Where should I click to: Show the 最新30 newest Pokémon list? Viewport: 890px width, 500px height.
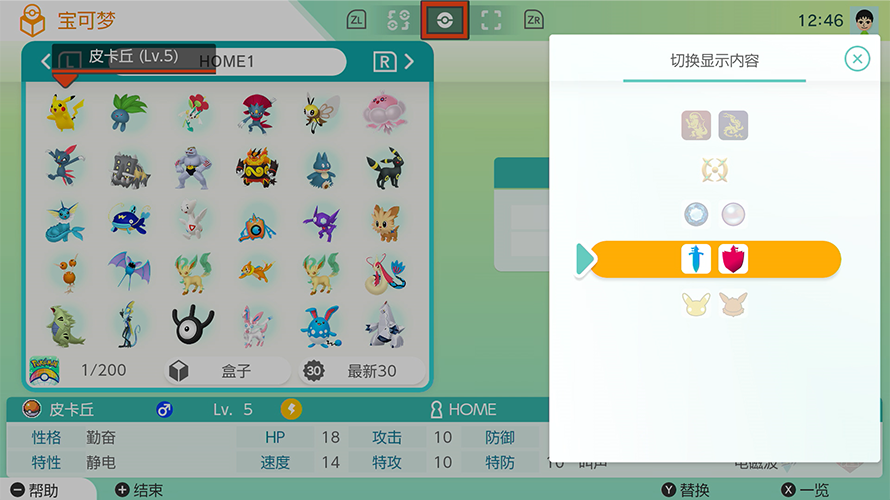pos(363,371)
